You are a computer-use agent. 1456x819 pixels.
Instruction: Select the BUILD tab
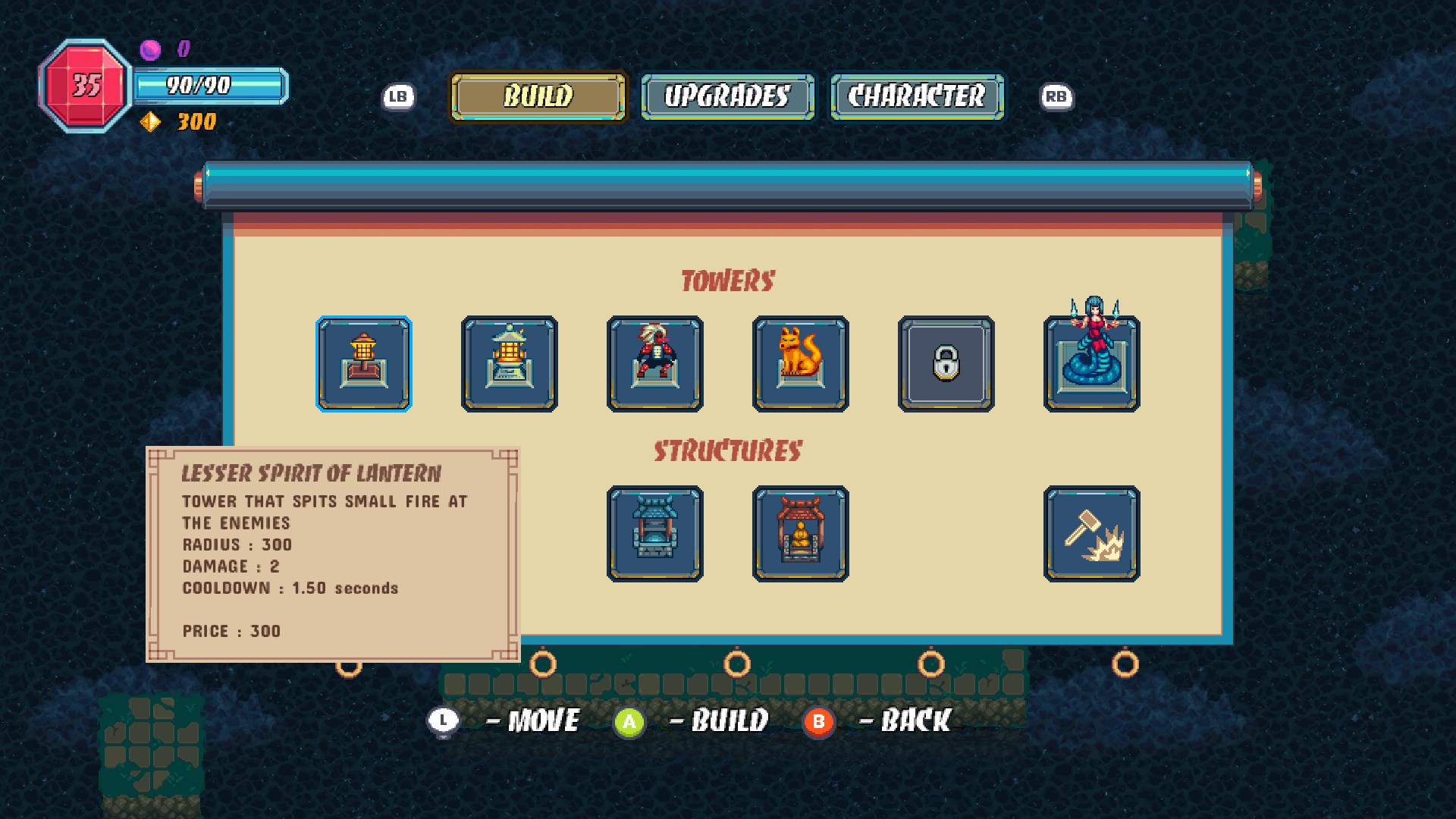click(x=537, y=96)
